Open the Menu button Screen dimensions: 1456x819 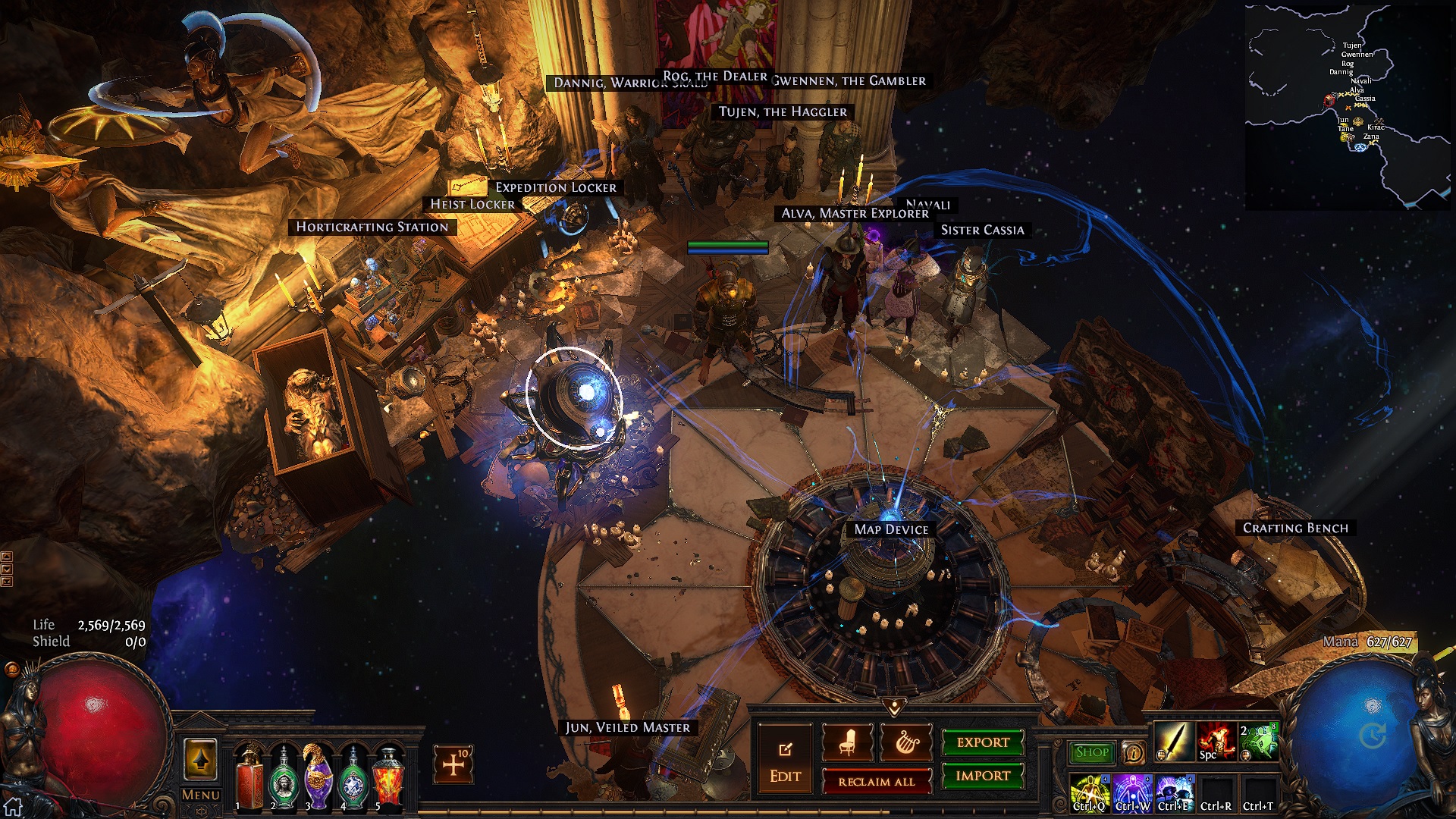tap(201, 795)
